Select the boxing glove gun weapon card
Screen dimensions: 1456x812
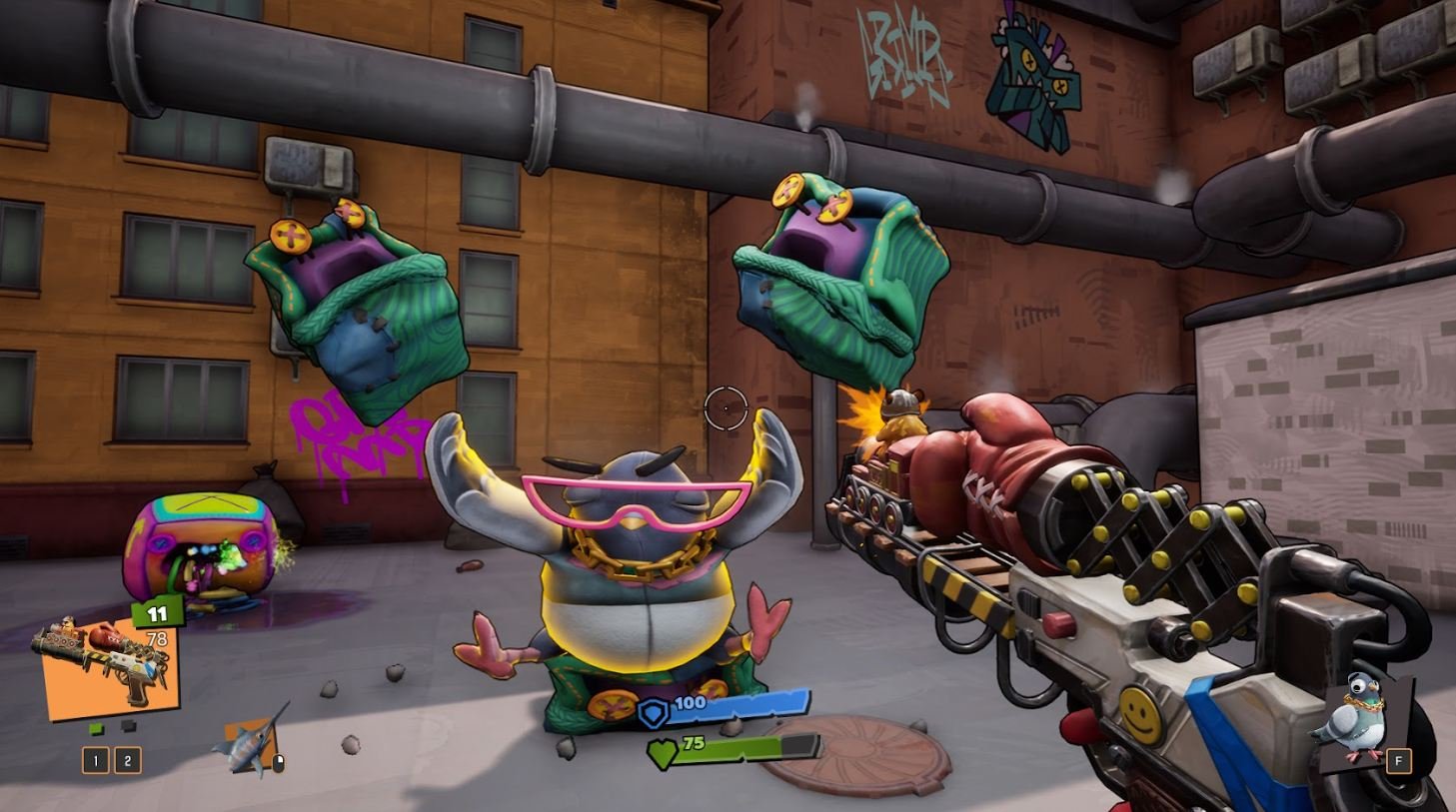108,666
